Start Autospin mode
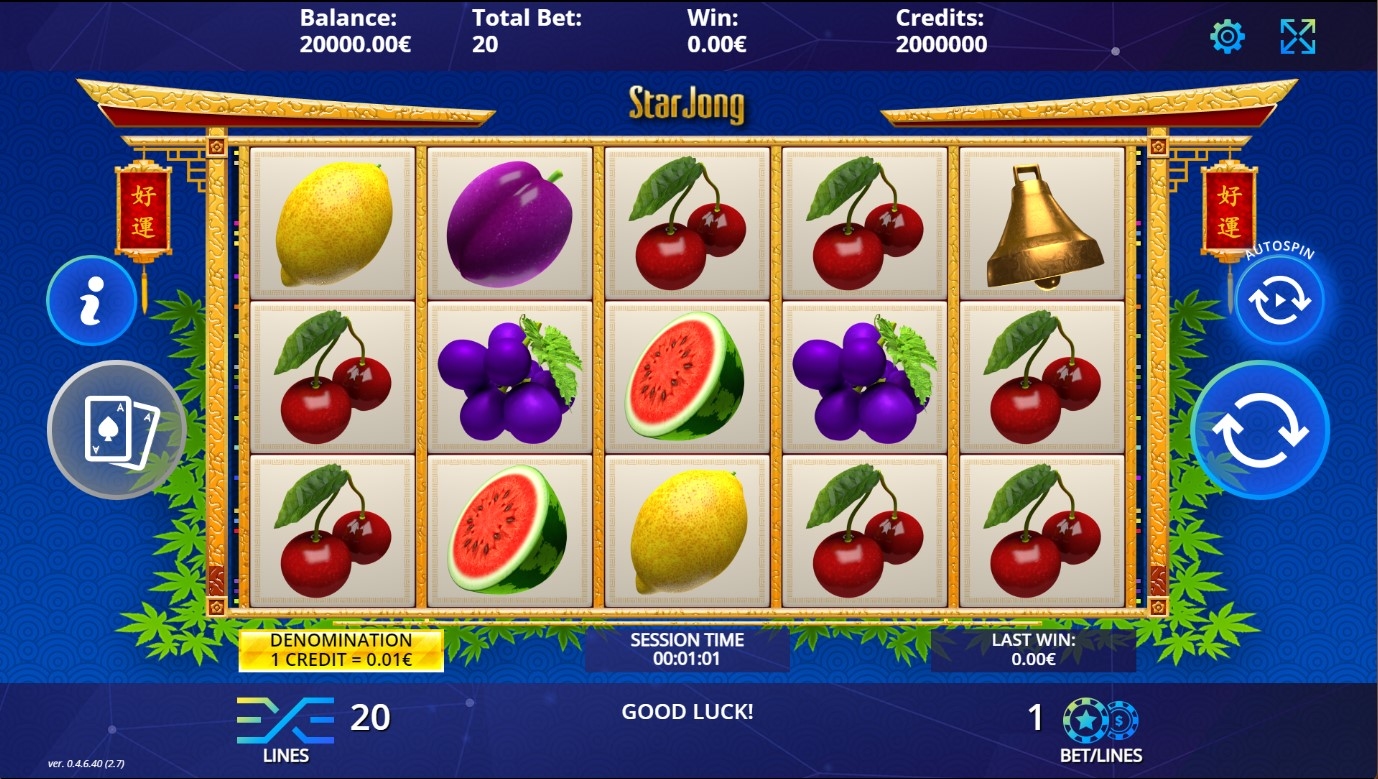The width and height of the screenshot is (1378, 779). (1279, 301)
